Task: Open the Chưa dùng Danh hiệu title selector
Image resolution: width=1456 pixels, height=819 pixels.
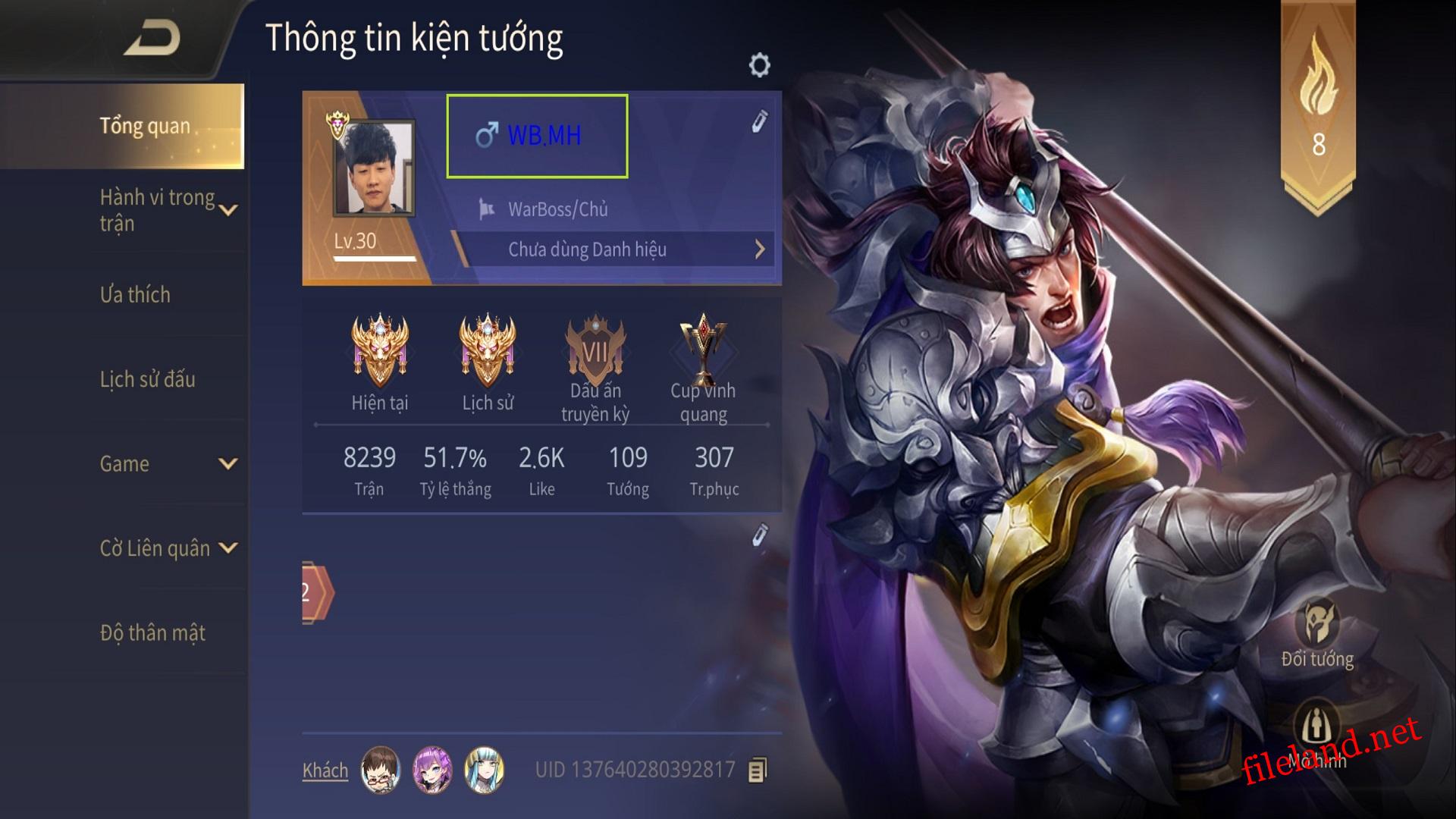Action: tap(614, 249)
